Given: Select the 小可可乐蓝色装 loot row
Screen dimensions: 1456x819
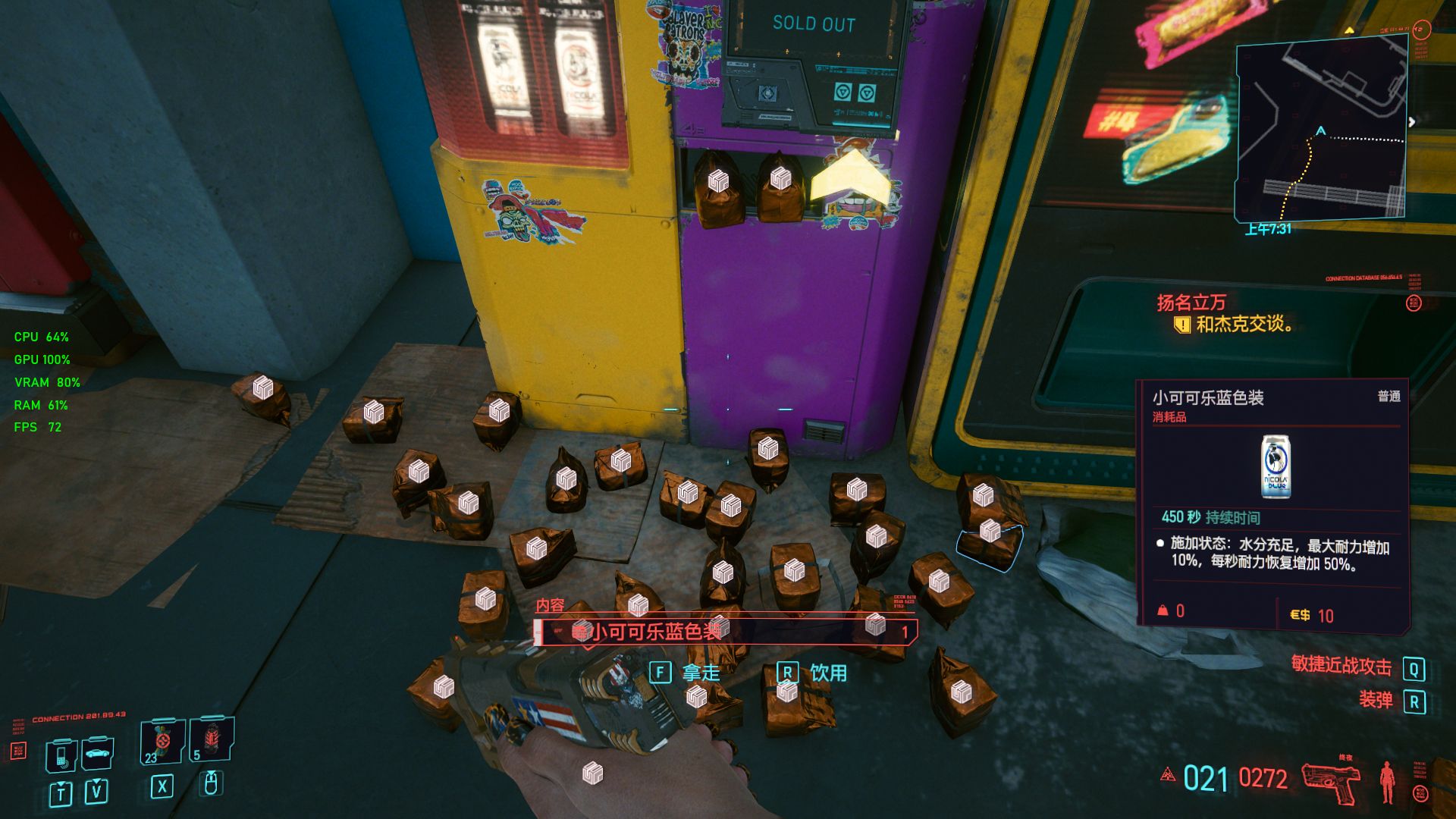Looking at the screenshot, I should 726,632.
